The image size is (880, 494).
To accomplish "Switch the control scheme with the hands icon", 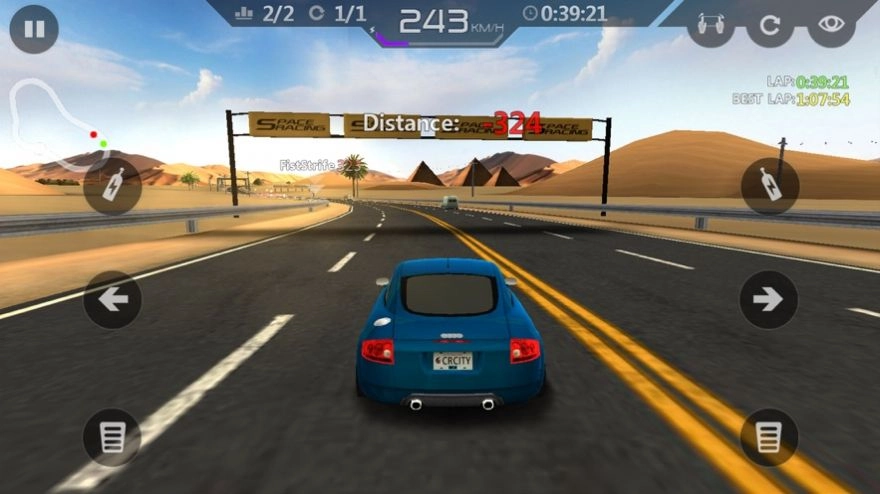I will point(710,25).
